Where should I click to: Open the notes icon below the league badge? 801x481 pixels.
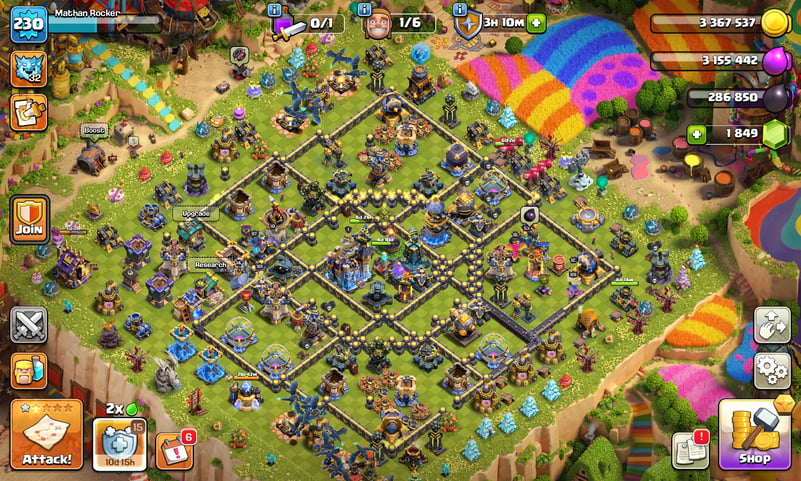coord(29,112)
